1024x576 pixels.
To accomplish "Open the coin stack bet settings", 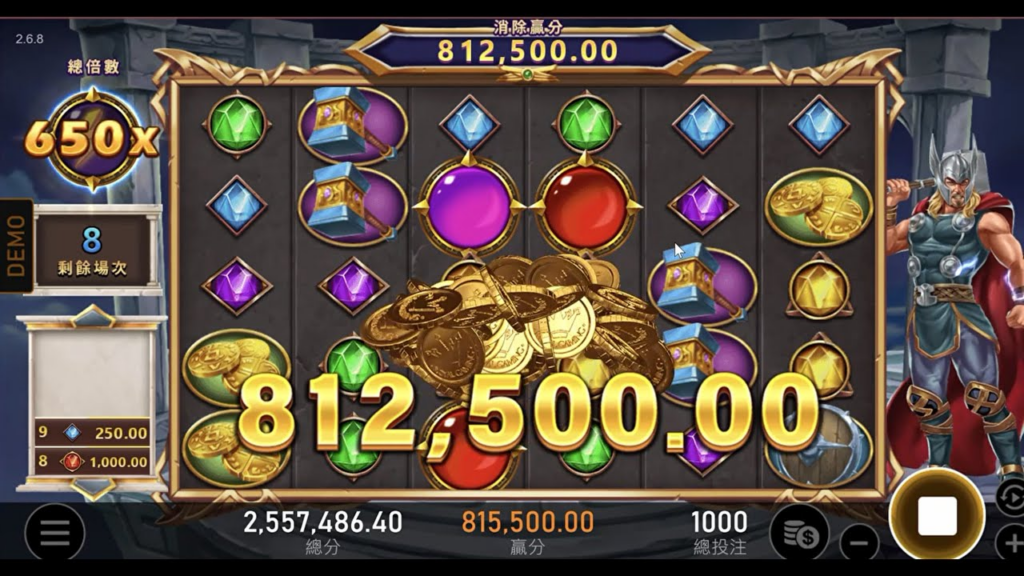I will (x=799, y=532).
